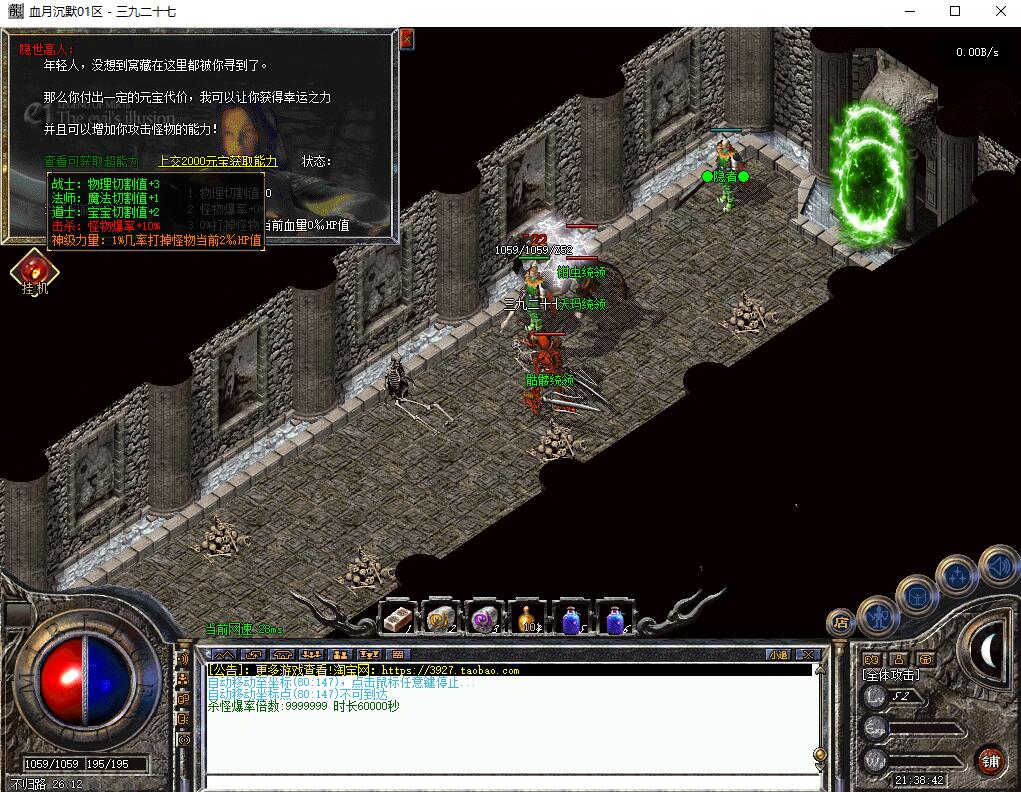Select 查看可获取超能力 dialogue link
Image resolution: width=1021 pixels, height=792 pixels.
91,161
